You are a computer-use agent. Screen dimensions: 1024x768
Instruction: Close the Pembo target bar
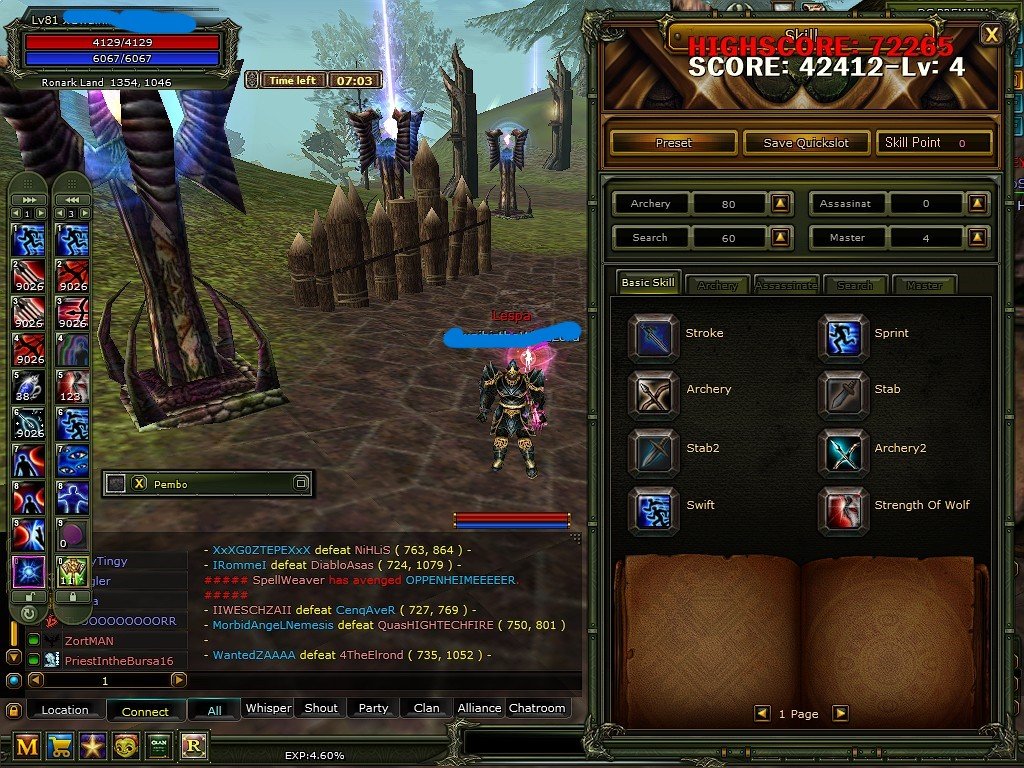140,484
